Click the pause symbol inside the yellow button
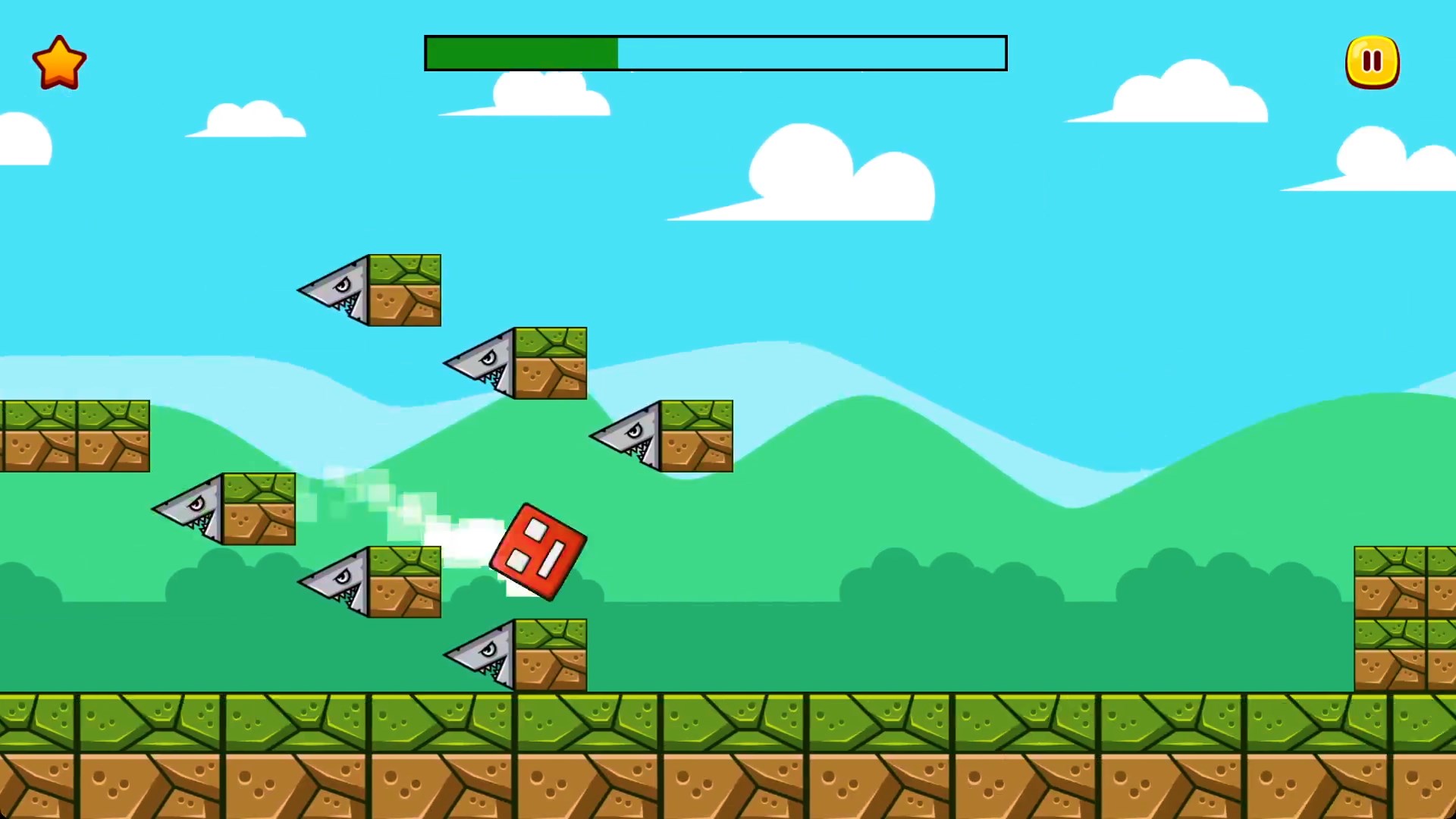This screenshot has width=1456, height=819. coord(1372,61)
